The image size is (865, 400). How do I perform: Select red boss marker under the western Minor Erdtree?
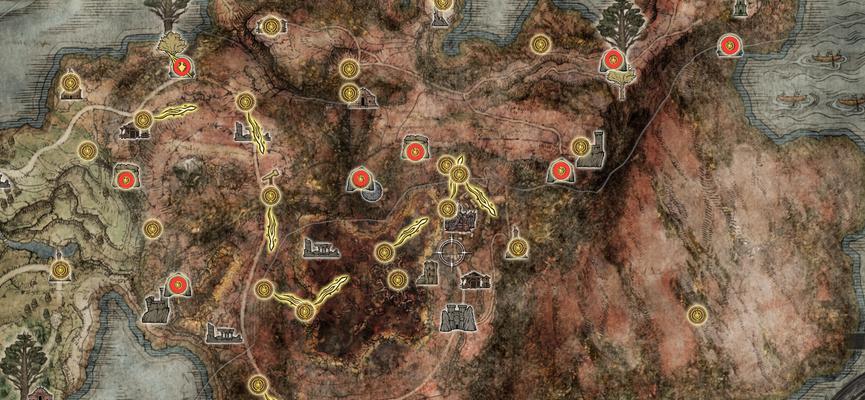[x=182, y=67]
